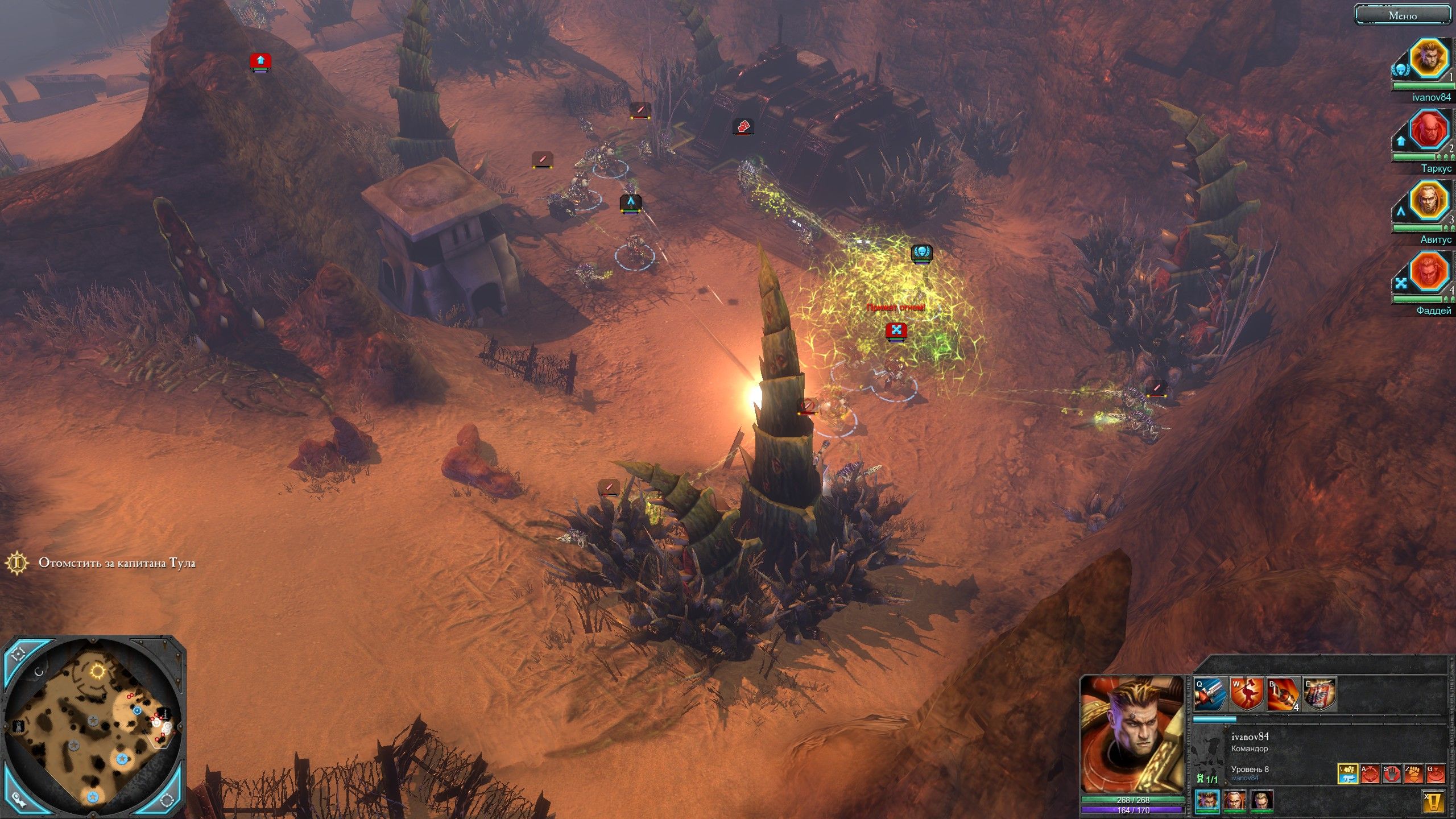Viewport: 1456px width, 819px height.
Task: Activate the Q weapon ability
Action: 1209,695
